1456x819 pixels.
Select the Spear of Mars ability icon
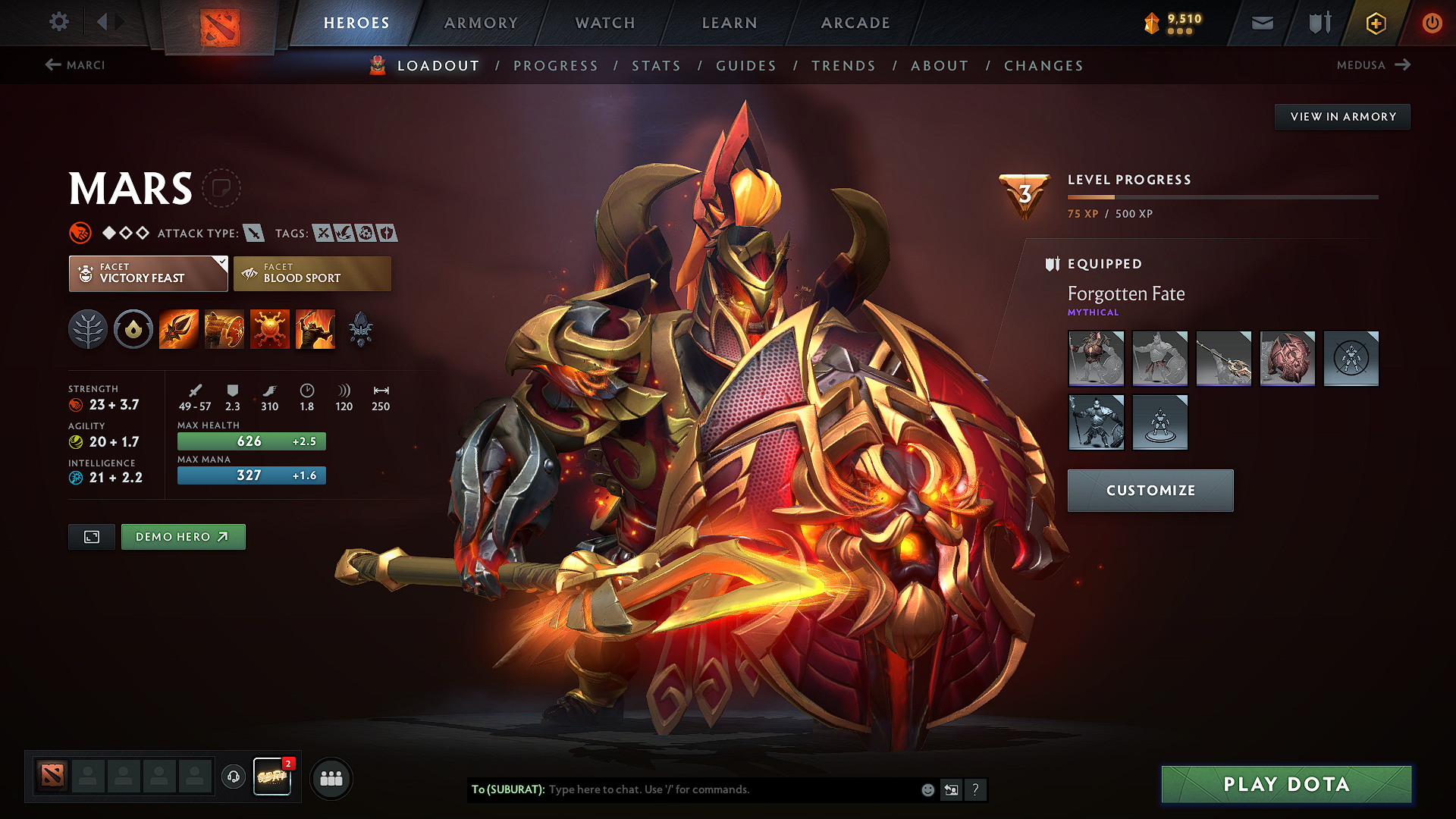[178, 328]
